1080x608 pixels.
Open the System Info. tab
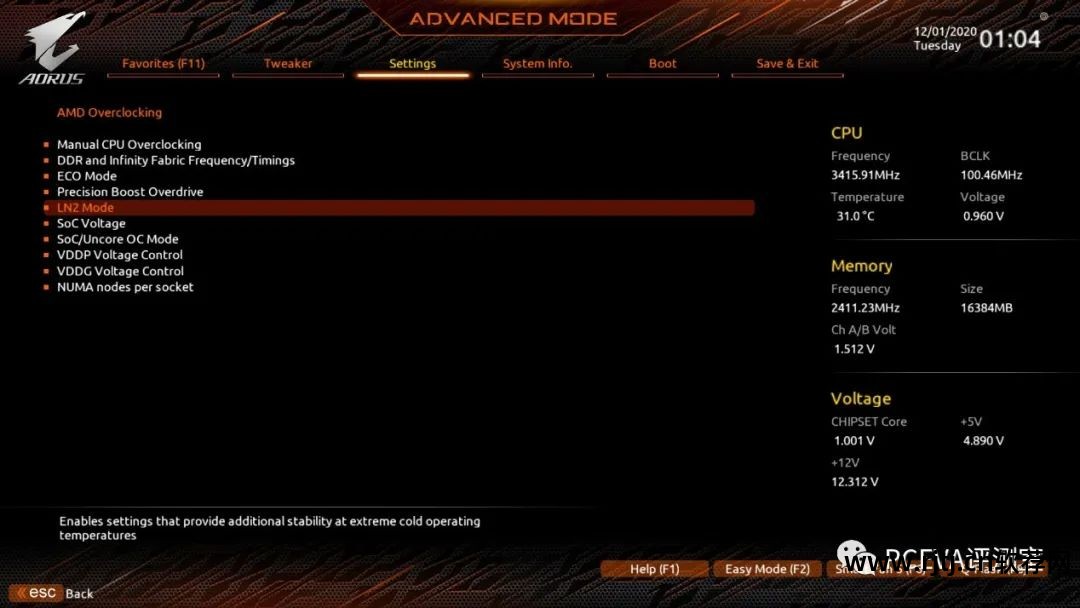[537, 63]
